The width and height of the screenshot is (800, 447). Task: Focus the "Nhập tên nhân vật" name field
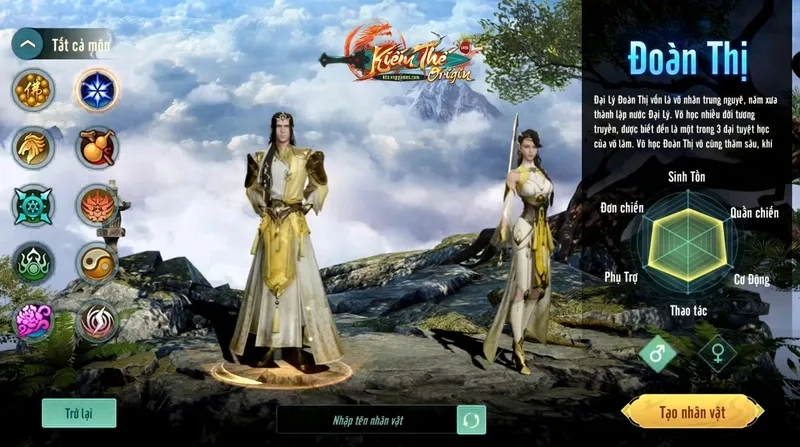coord(364,420)
